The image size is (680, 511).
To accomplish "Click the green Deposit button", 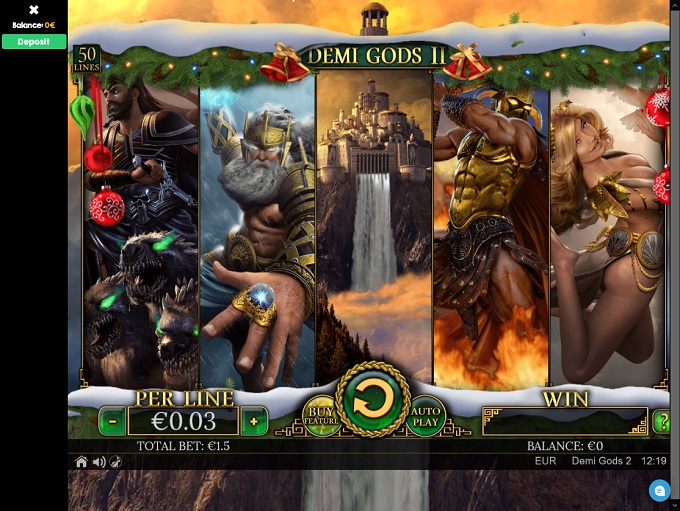I will tap(34, 42).
